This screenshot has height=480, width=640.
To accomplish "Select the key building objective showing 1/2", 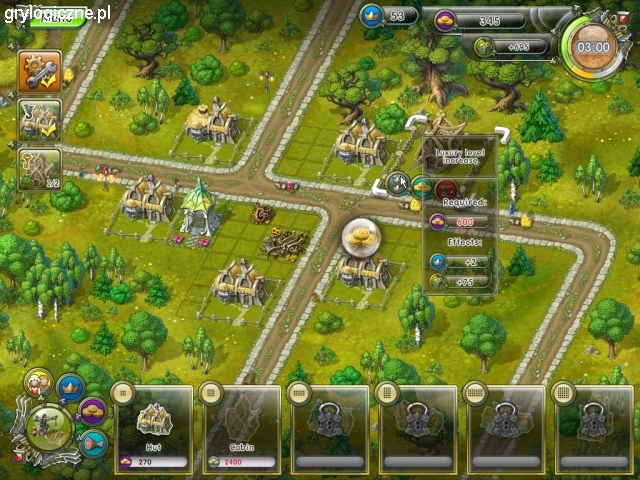I will (40, 169).
